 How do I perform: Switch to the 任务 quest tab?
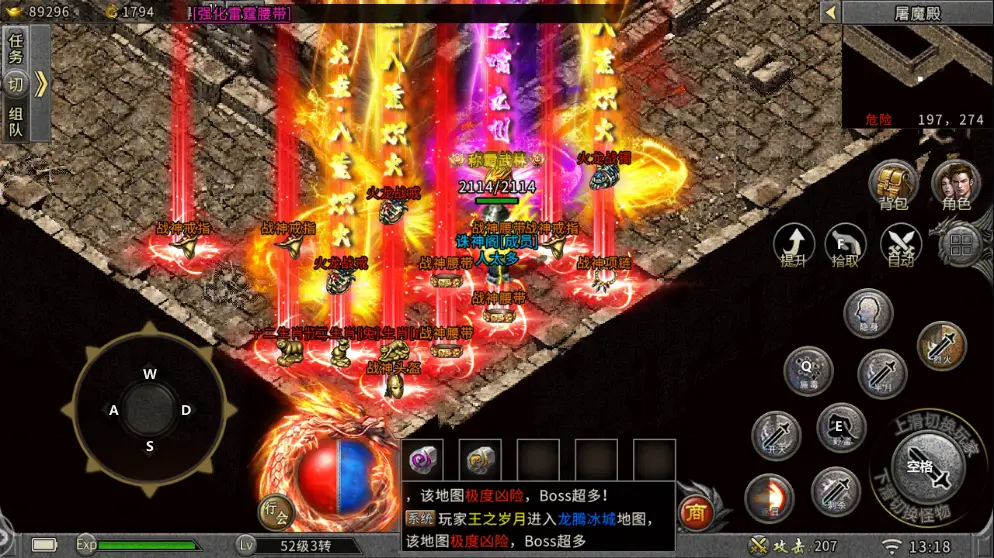15,49
